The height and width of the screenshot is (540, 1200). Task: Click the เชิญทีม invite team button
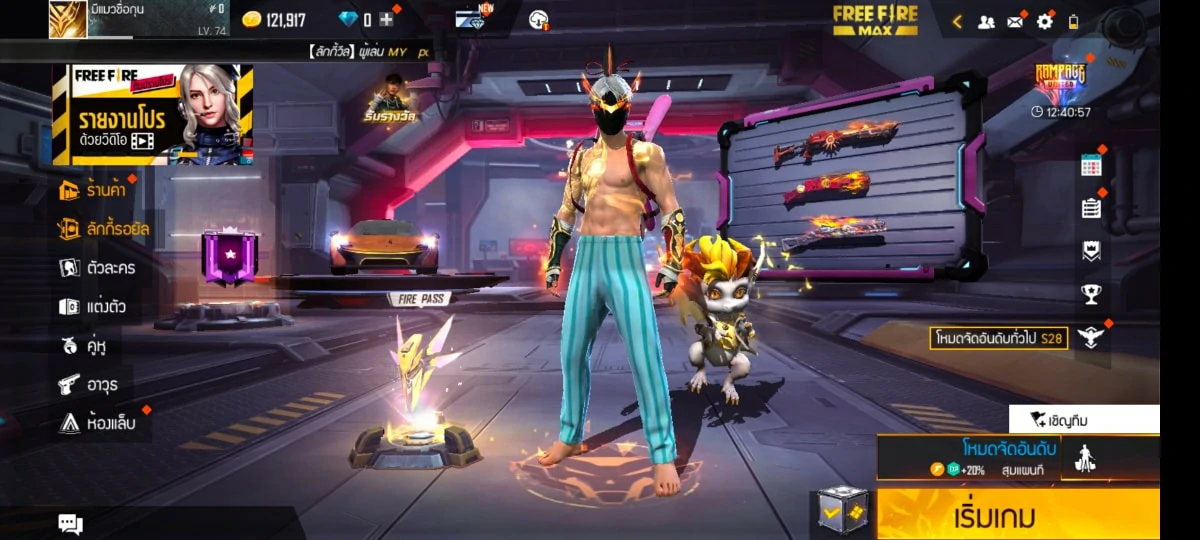point(1084,420)
